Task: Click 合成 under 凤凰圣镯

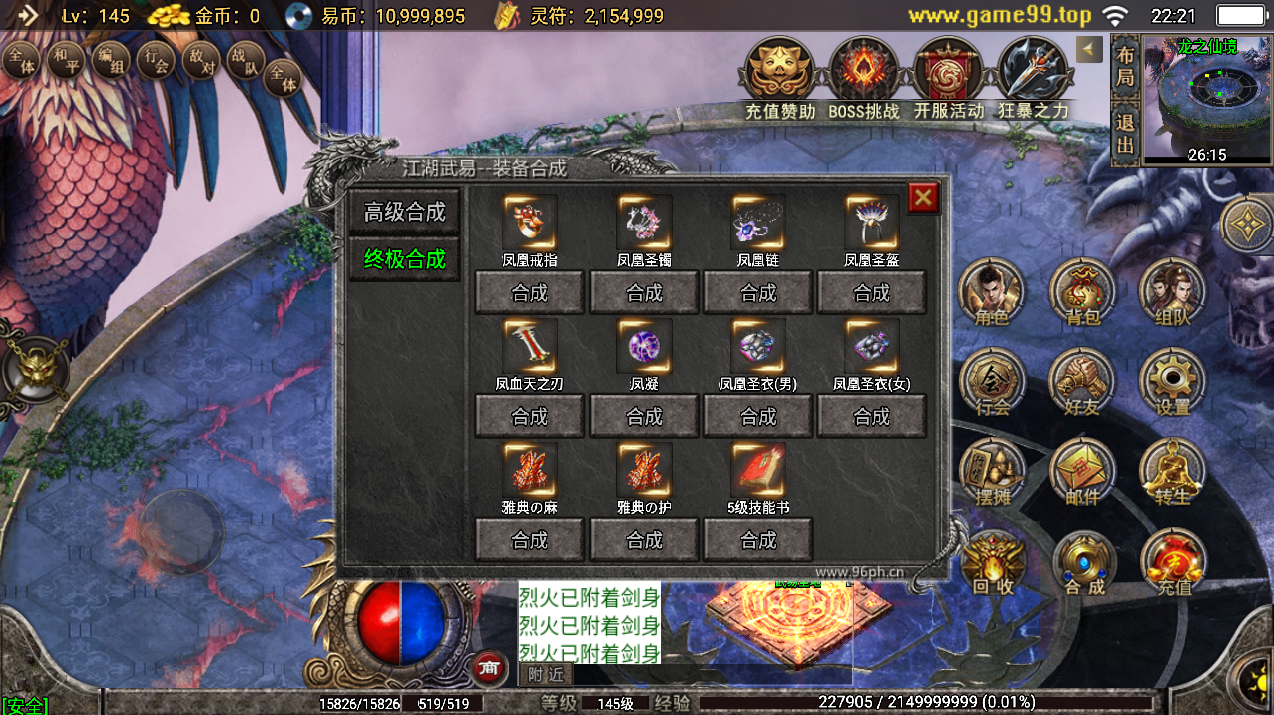Action: pyautogui.click(x=644, y=293)
